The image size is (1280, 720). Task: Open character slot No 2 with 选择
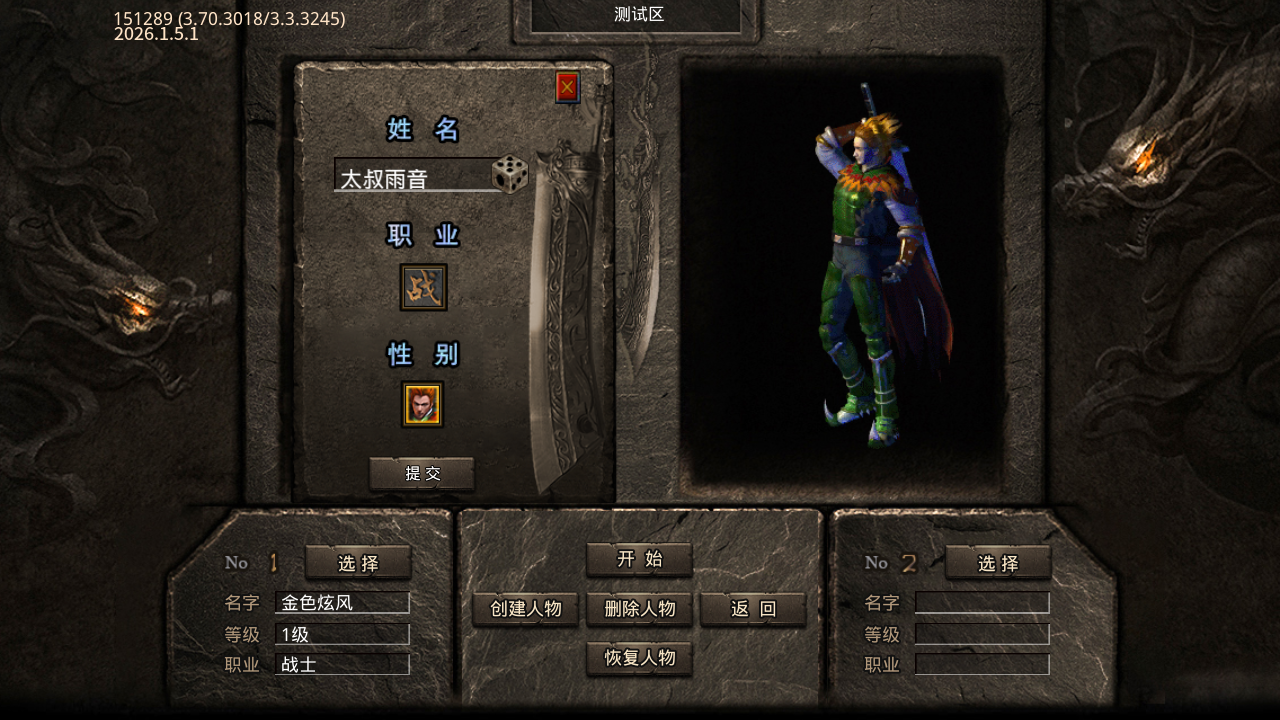998,563
